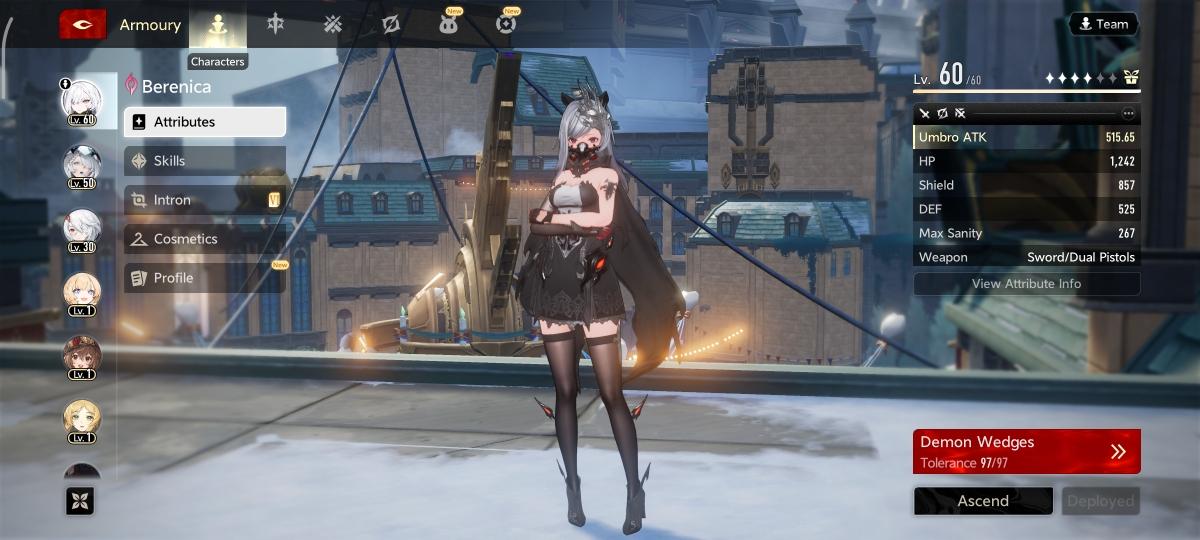Image resolution: width=1200 pixels, height=540 pixels.
Task: Click the four-petal flower icon button
Action: tap(80, 501)
